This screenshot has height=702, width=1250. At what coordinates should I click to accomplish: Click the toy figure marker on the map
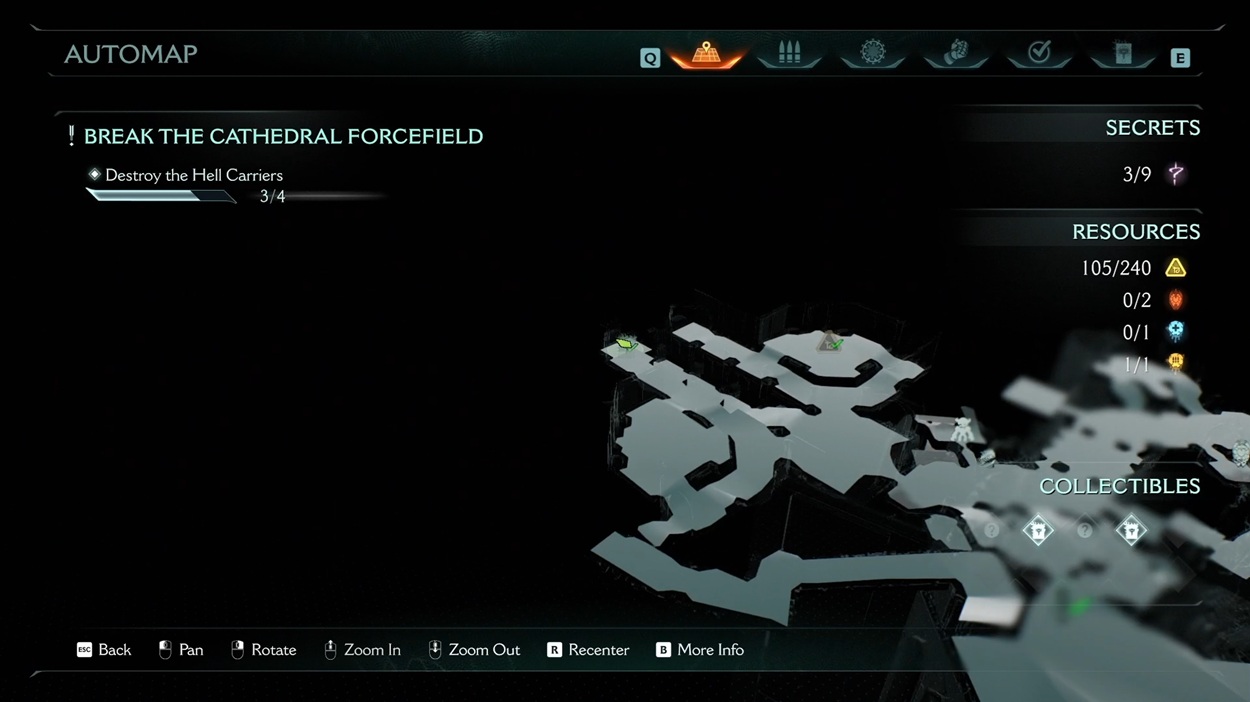coord(962,430)
